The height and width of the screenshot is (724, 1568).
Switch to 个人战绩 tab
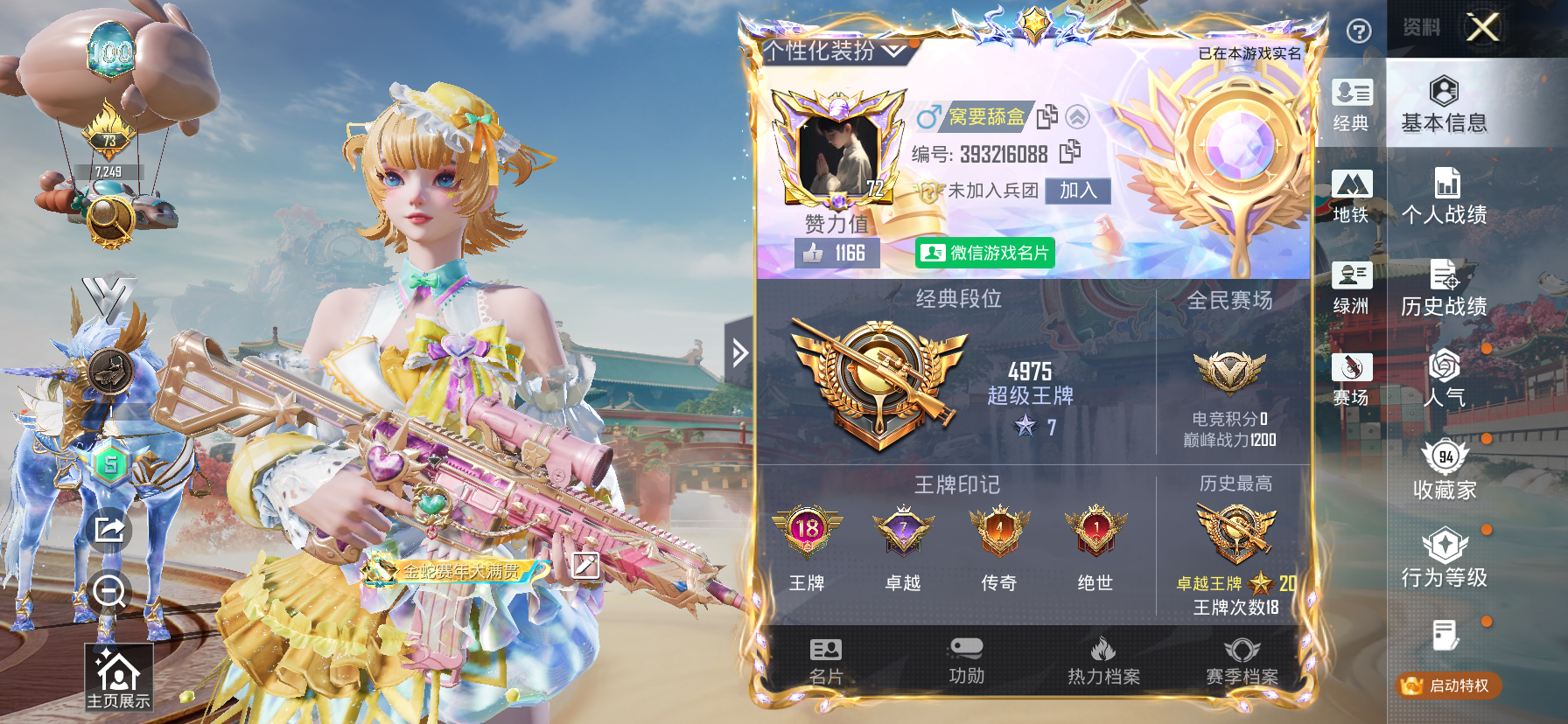1444,197
